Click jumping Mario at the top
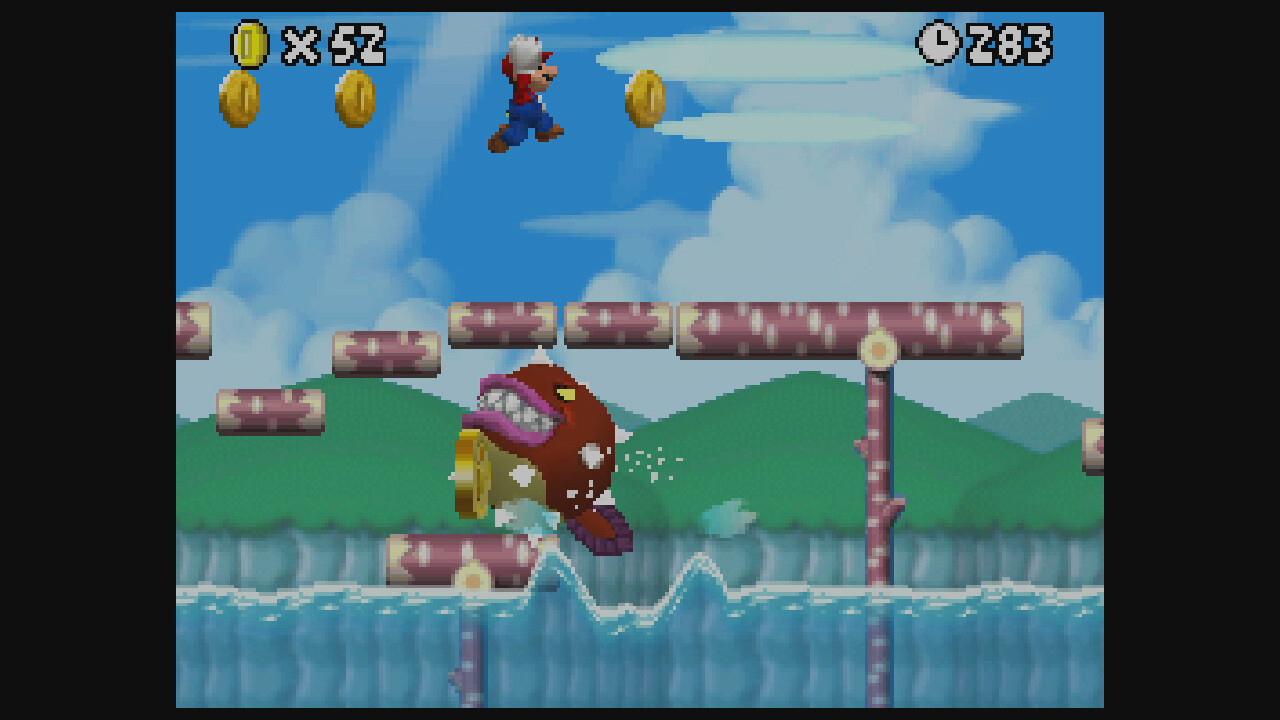This screenshot has height=720, width=1280. click(527, 90)
